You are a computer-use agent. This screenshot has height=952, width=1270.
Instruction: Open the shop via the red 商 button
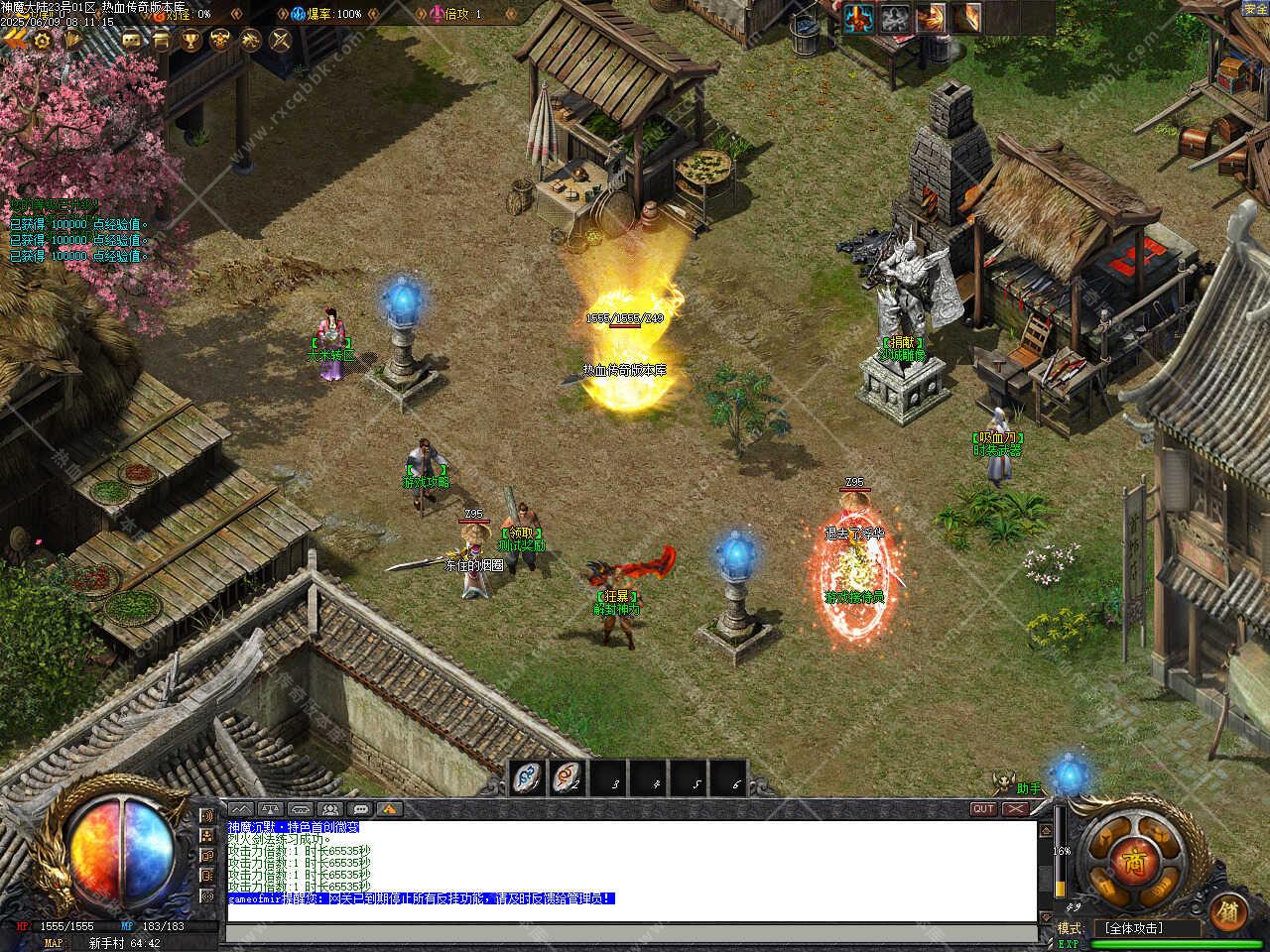pyautogui.click(x=1132, y=862)
